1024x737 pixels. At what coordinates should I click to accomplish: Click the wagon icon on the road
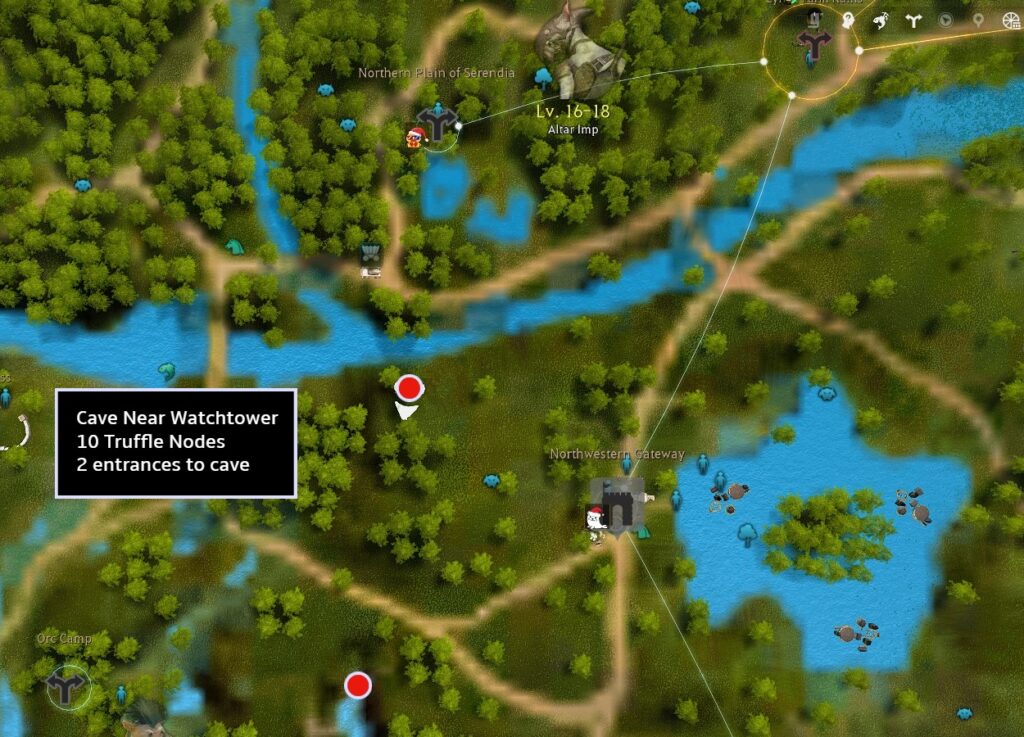(x=371, y=258)
